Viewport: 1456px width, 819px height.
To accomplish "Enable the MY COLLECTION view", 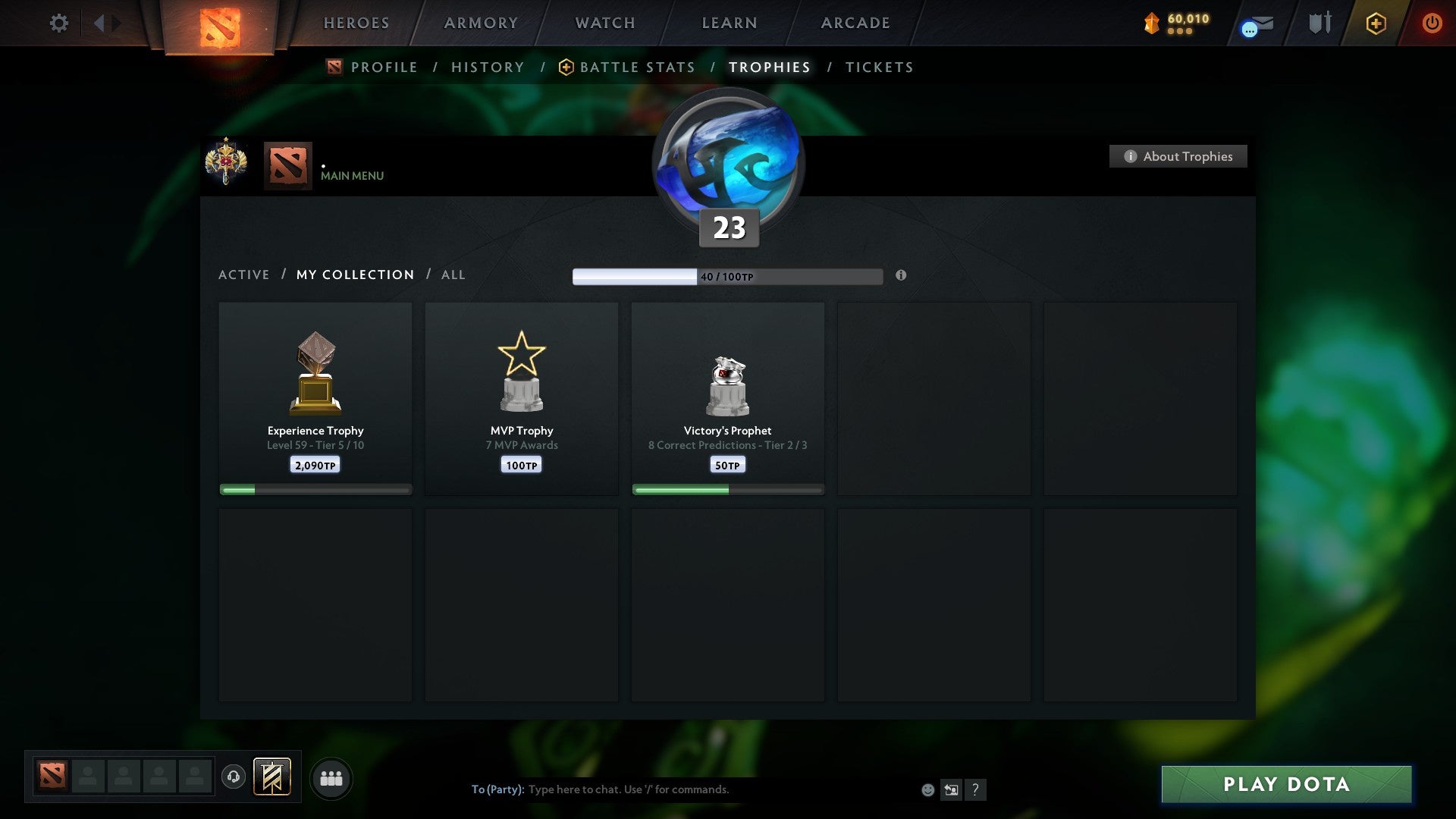I will click(x=354, y=275).
